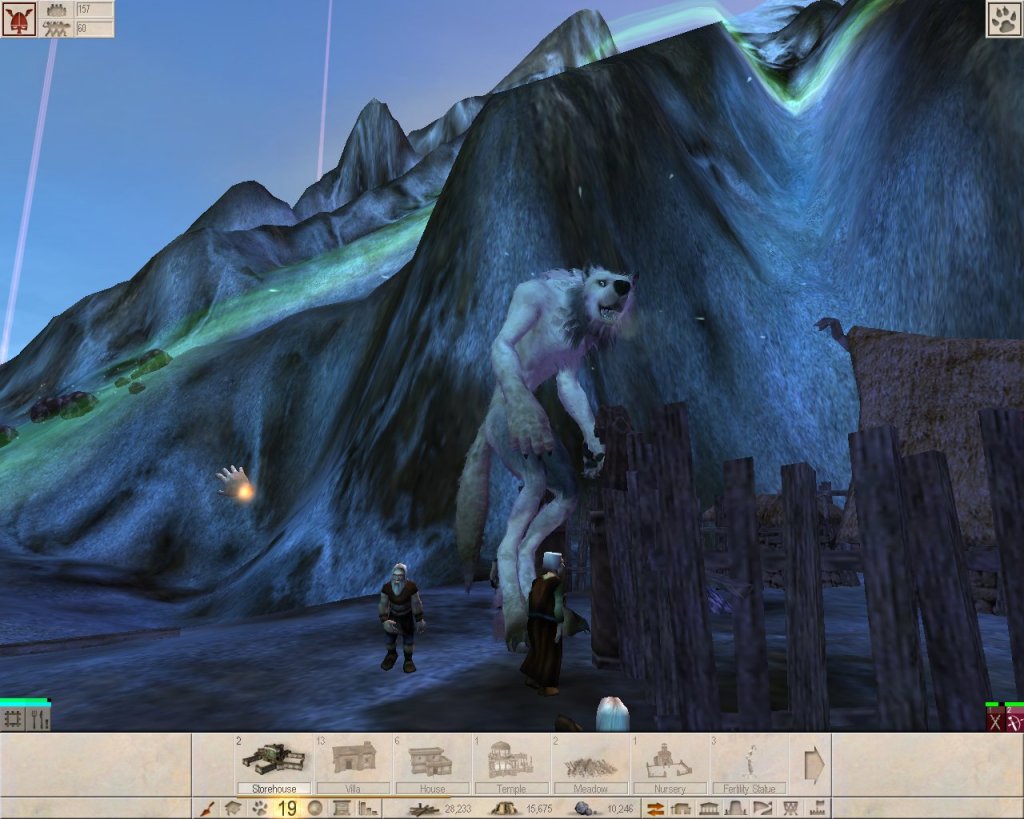Open the creature paw print menu
Screen dimensions: 1024x819
[x=1003, y=19]
